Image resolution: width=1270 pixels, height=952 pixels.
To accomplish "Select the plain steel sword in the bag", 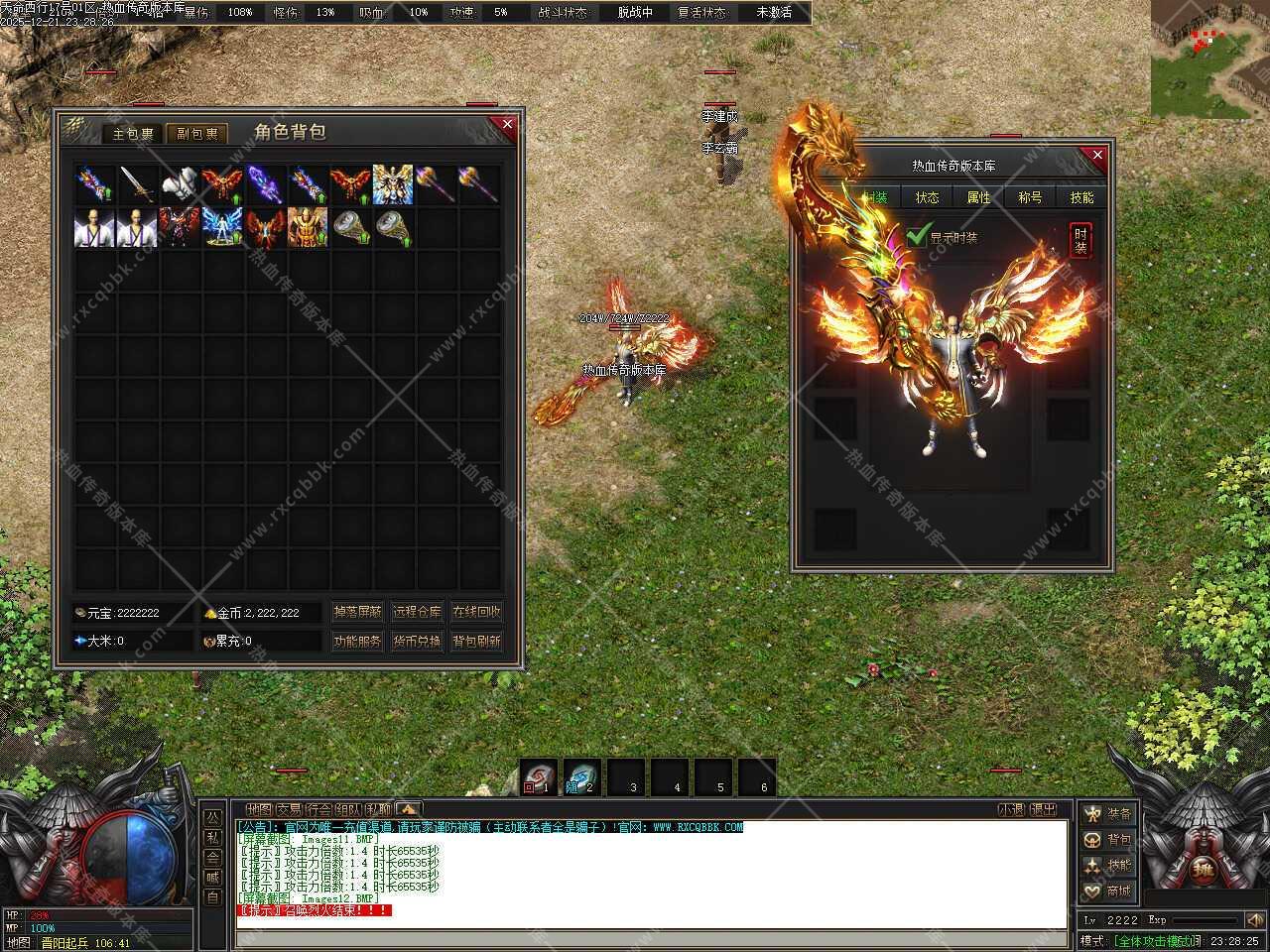I will tap(137, 184).
